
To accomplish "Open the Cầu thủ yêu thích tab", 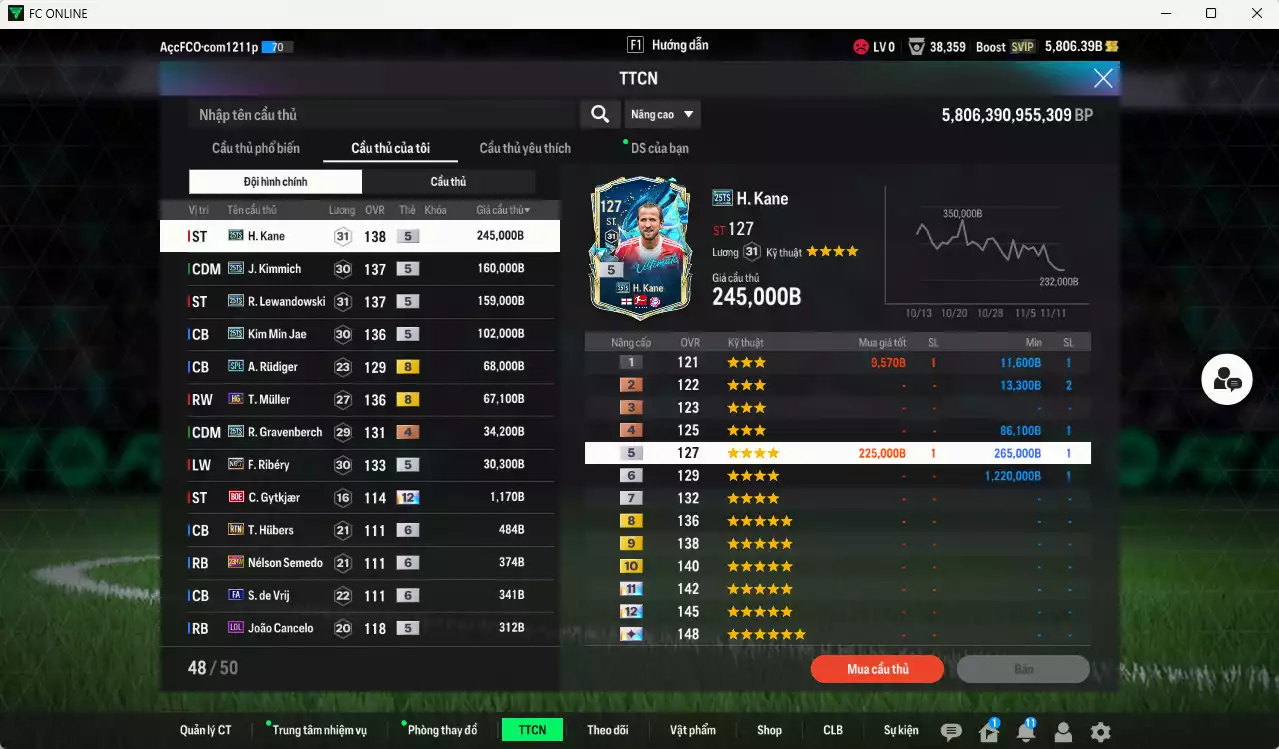I will 525,148.
